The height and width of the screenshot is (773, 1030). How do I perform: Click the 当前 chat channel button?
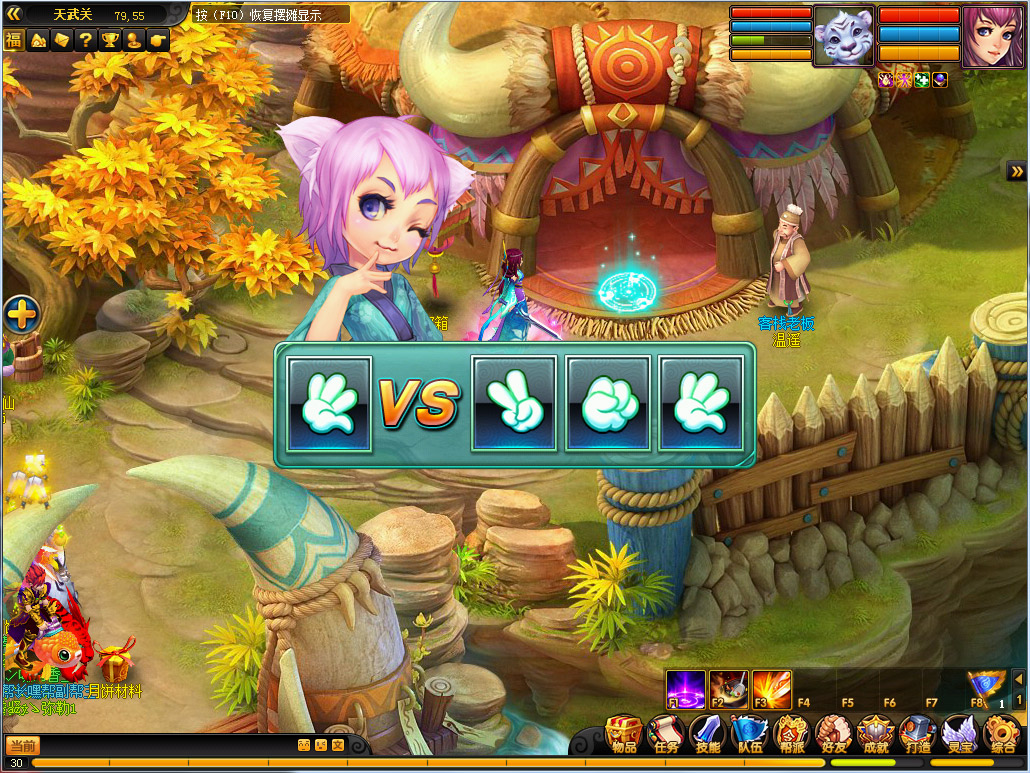click(23, 745)
